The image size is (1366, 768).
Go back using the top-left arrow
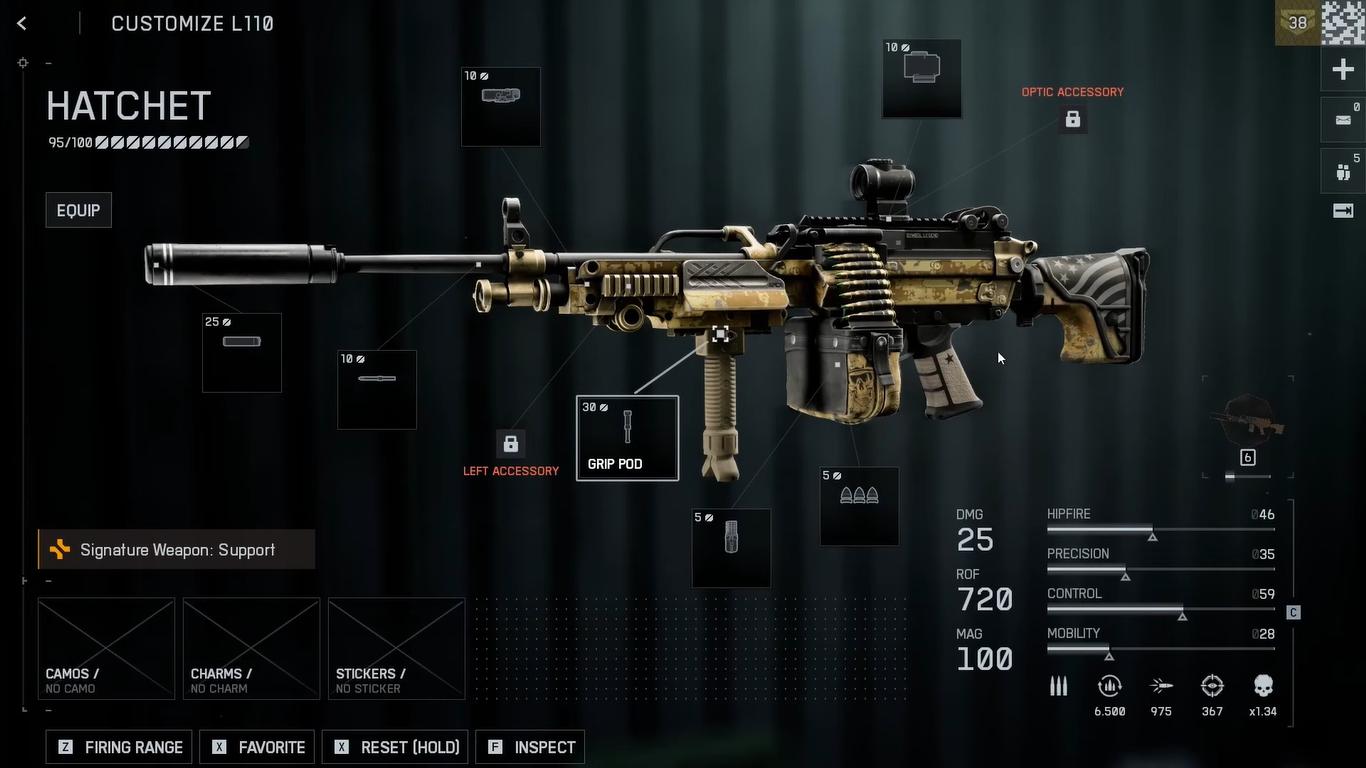point(22,24)
